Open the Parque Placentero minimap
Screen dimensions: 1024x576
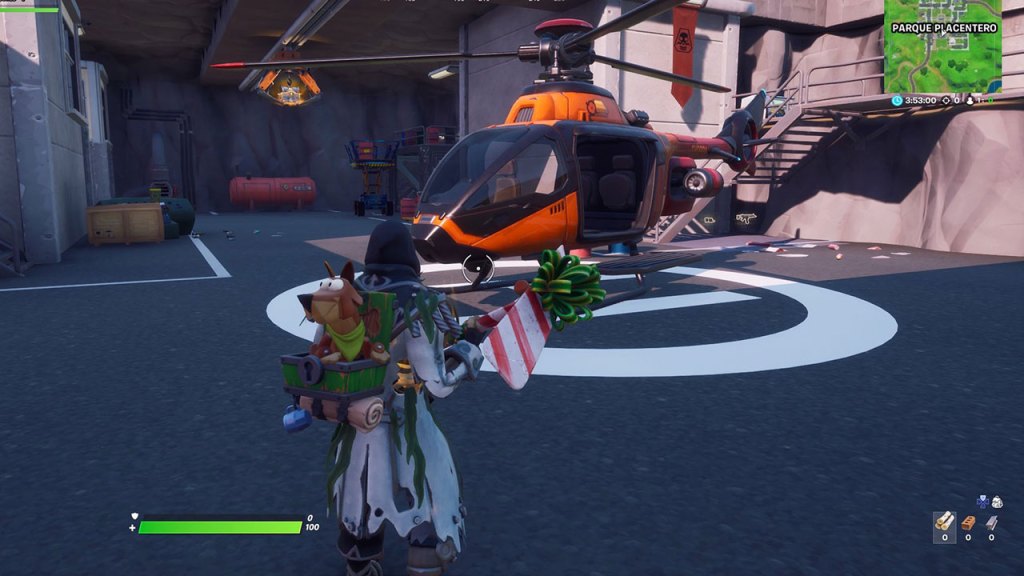[x=942, y=47]
